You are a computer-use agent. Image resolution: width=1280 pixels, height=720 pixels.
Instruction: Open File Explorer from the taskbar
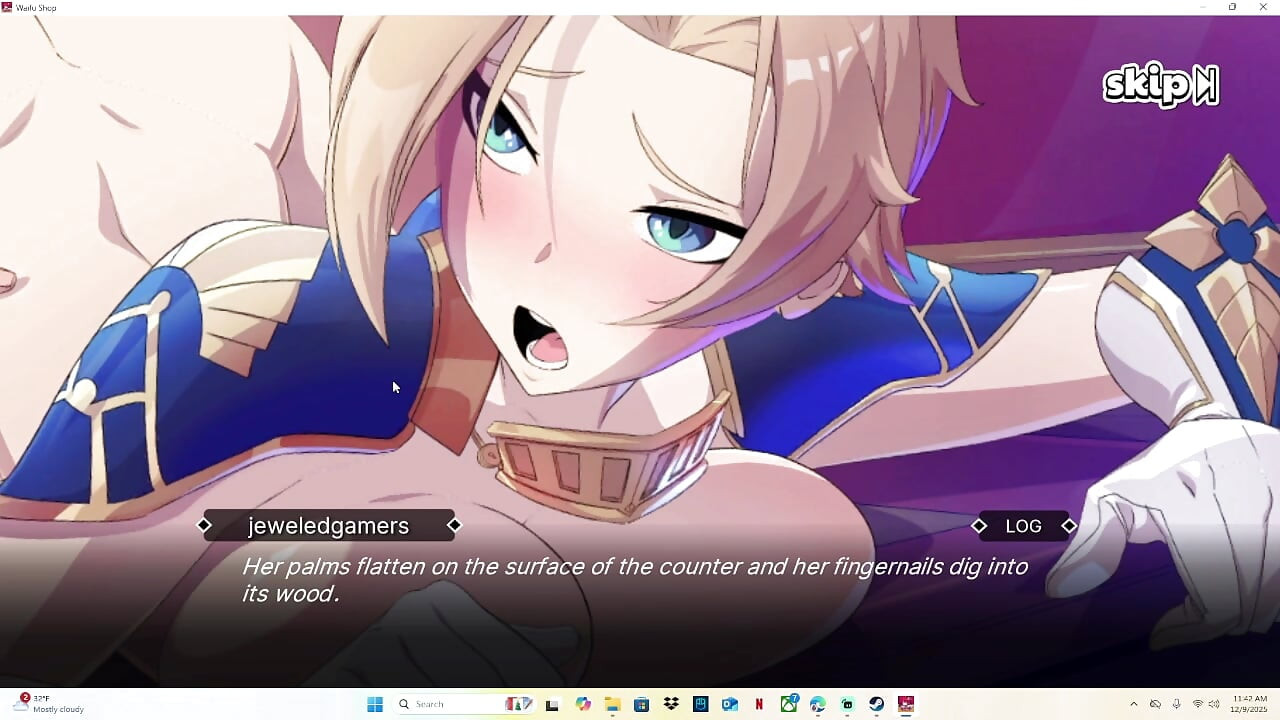pos(612,704)
